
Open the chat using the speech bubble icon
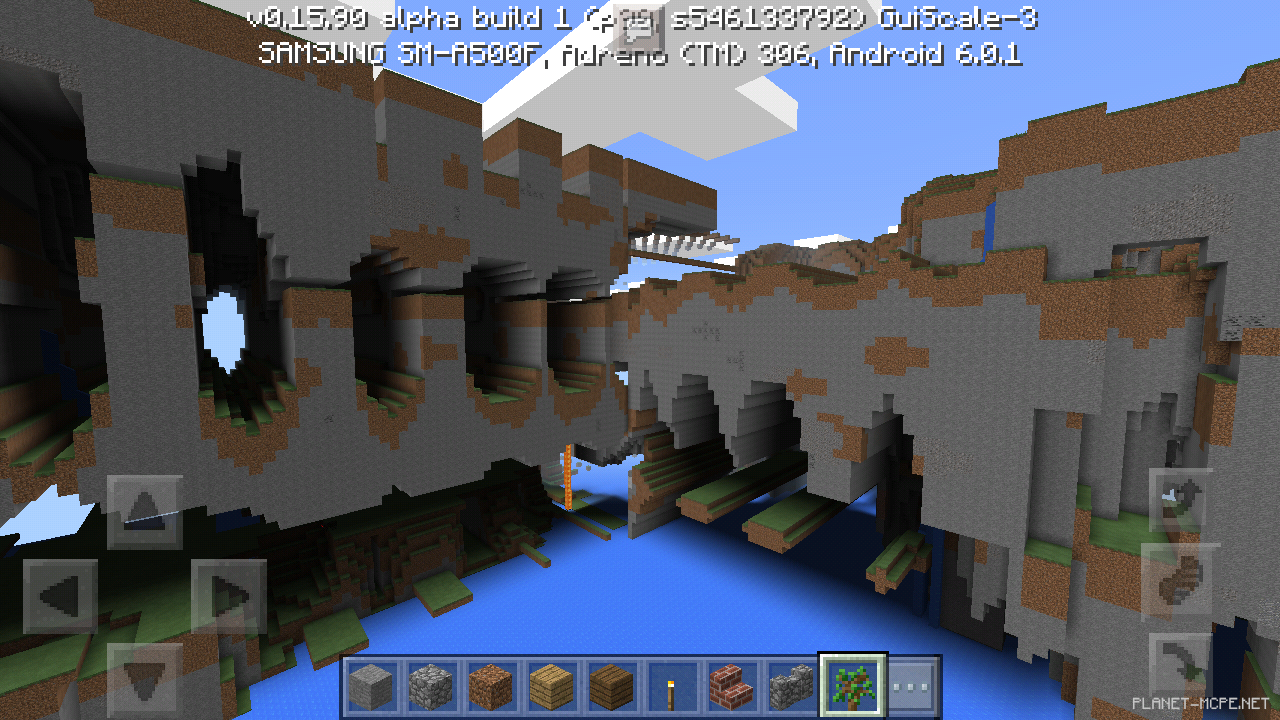[x=637, y=28]
